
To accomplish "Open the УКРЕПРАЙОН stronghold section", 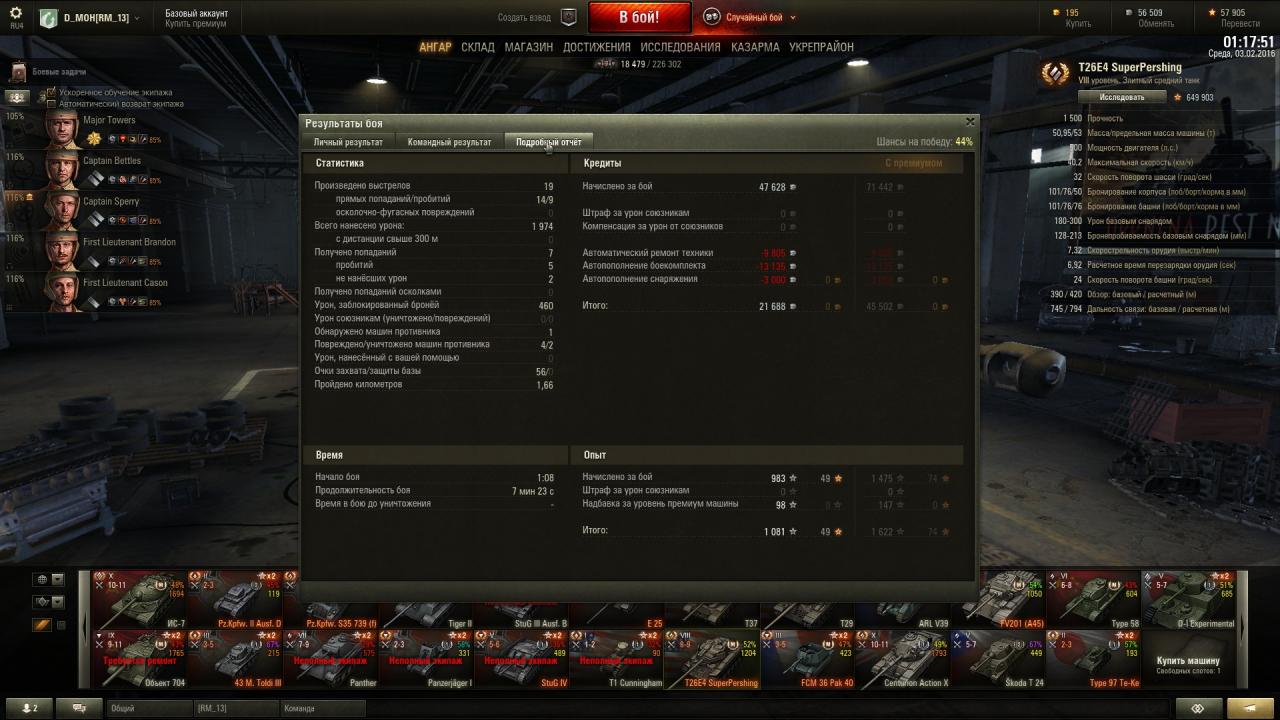I will coord(821,47).
